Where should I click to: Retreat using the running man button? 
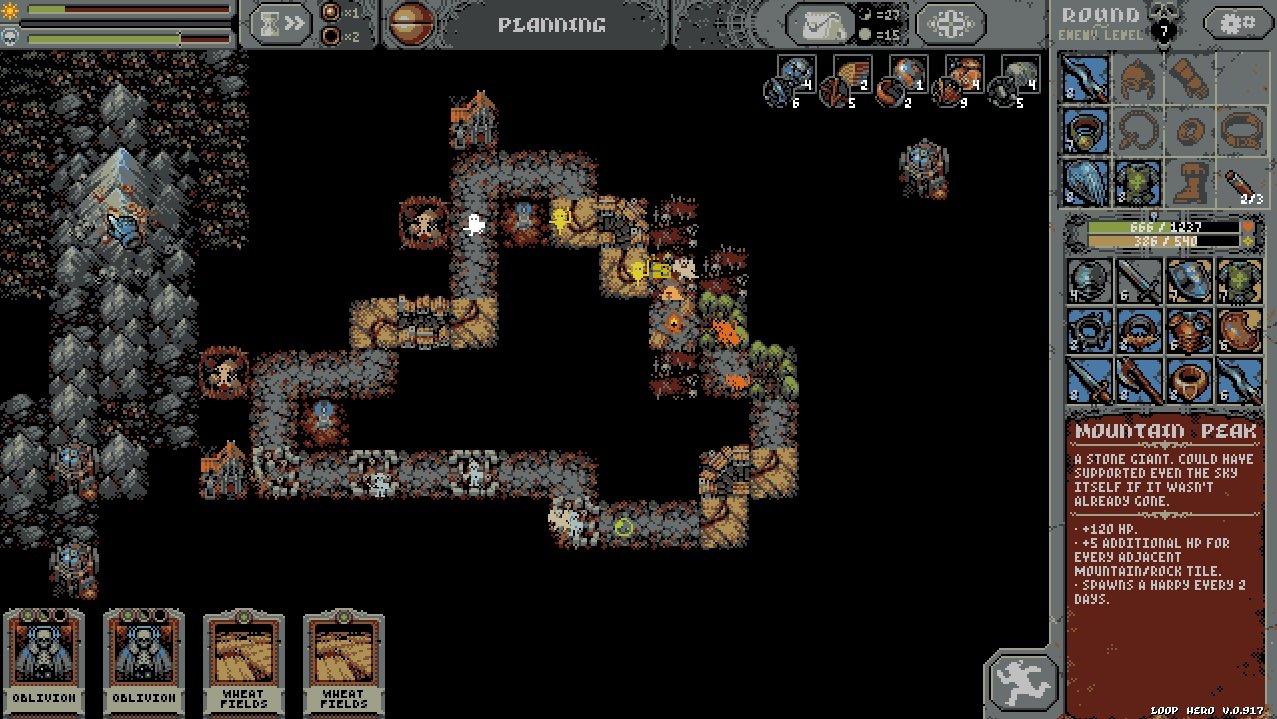coord(1024,682)
